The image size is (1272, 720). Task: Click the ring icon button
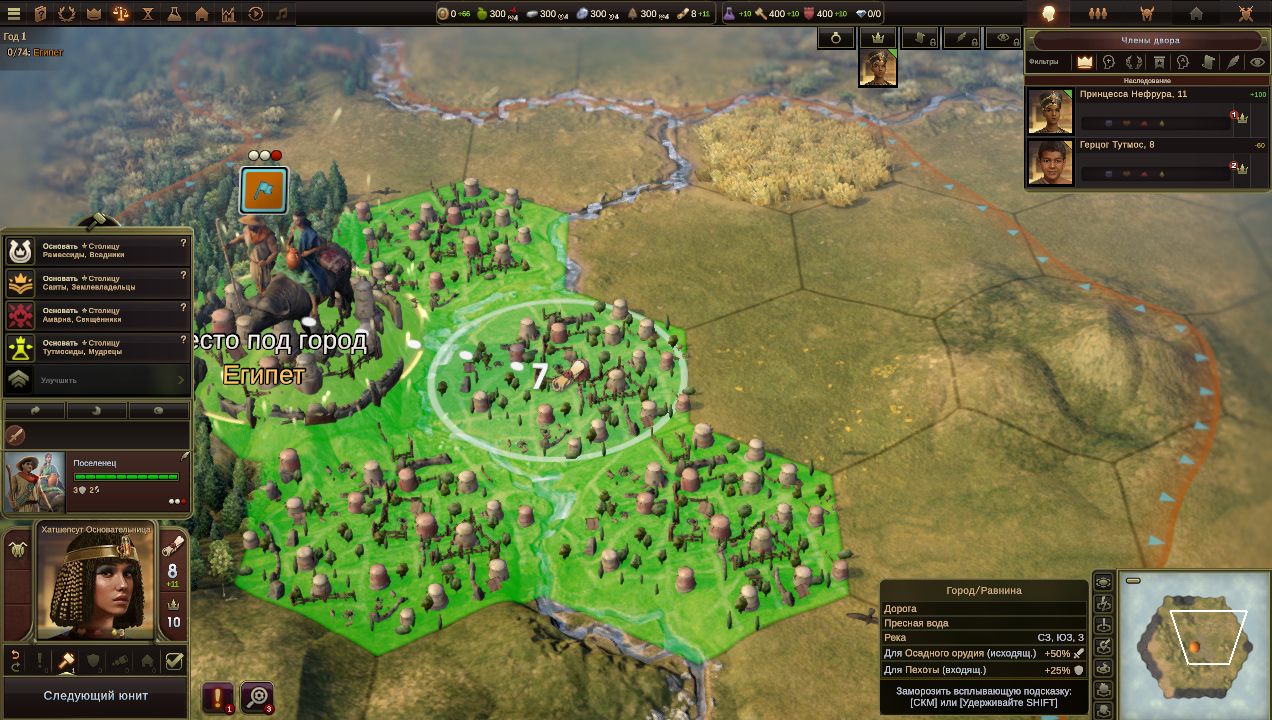tap(836, 38)
